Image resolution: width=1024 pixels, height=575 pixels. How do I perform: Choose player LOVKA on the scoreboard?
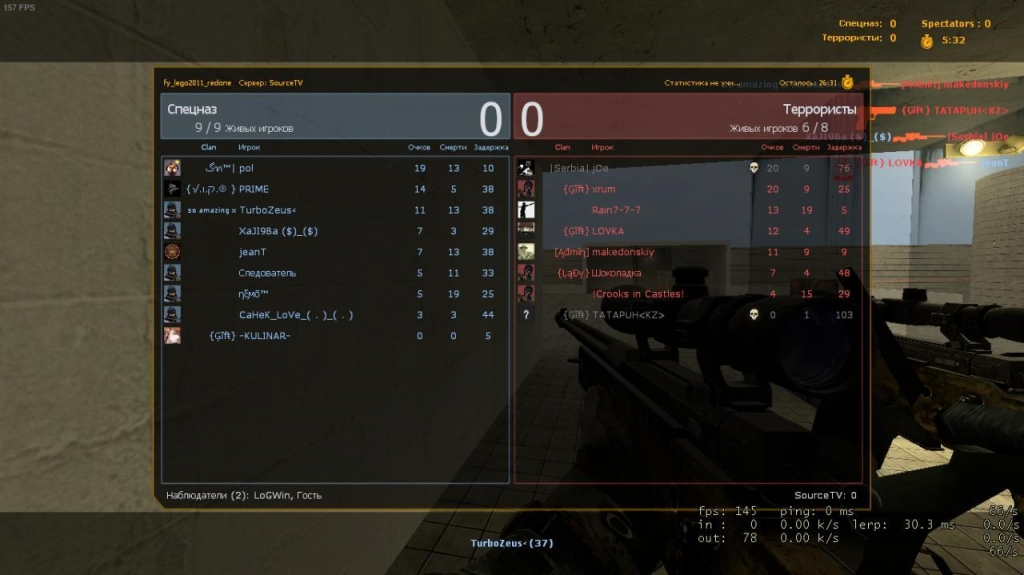point(608,231)
